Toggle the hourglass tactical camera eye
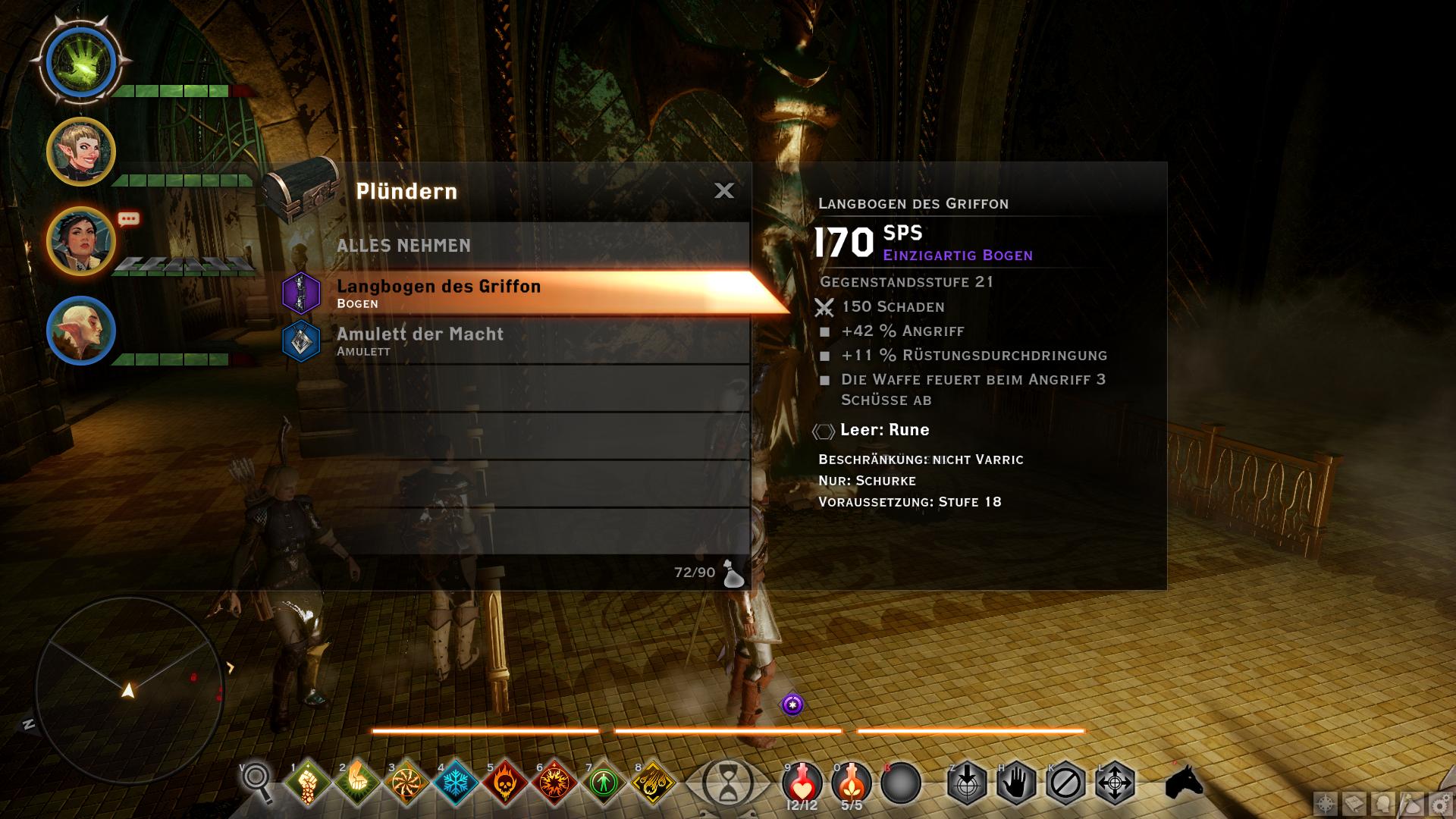 click(x=728, y=783)
